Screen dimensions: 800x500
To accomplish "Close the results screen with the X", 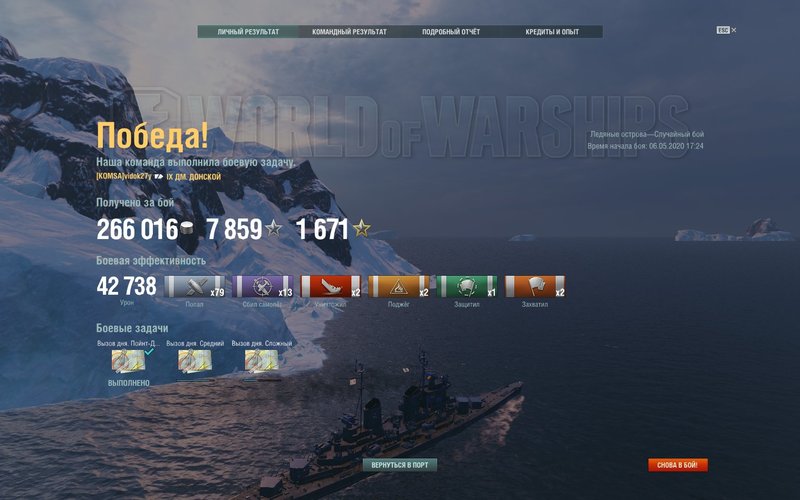I will point(733,30).
